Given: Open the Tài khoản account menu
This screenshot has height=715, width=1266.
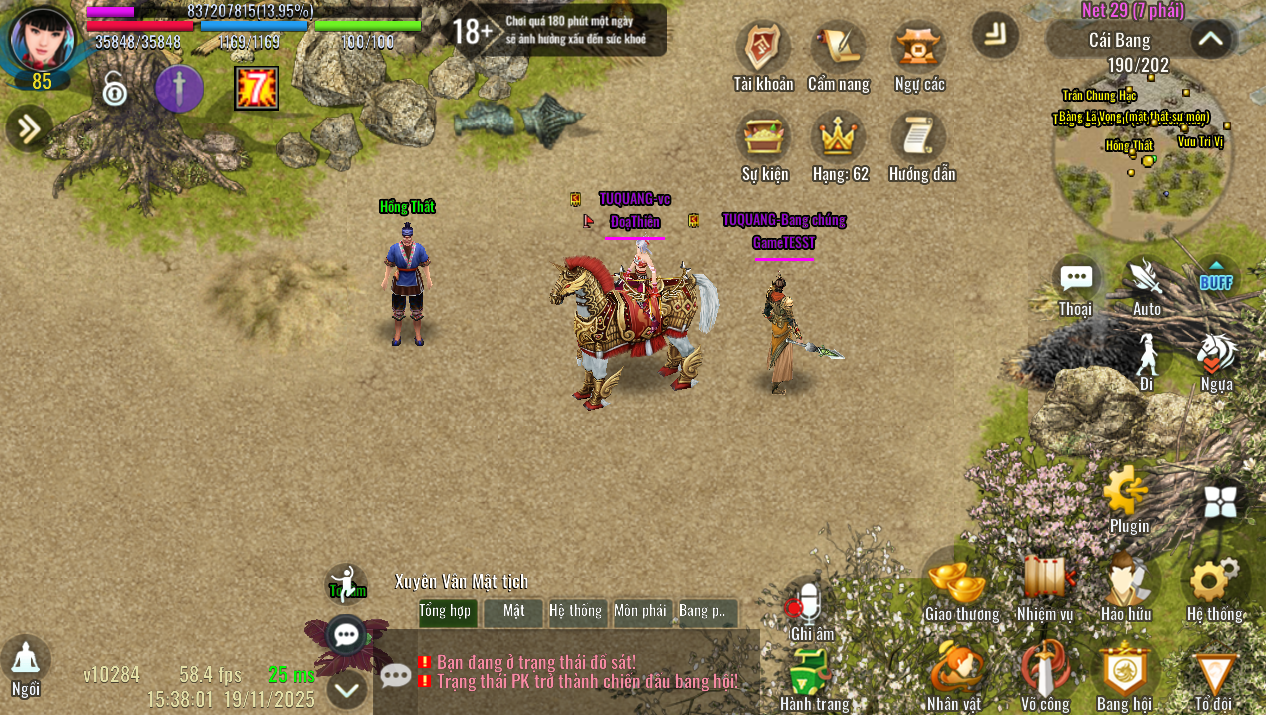Looking at the screenshot, I should [763, 48].
